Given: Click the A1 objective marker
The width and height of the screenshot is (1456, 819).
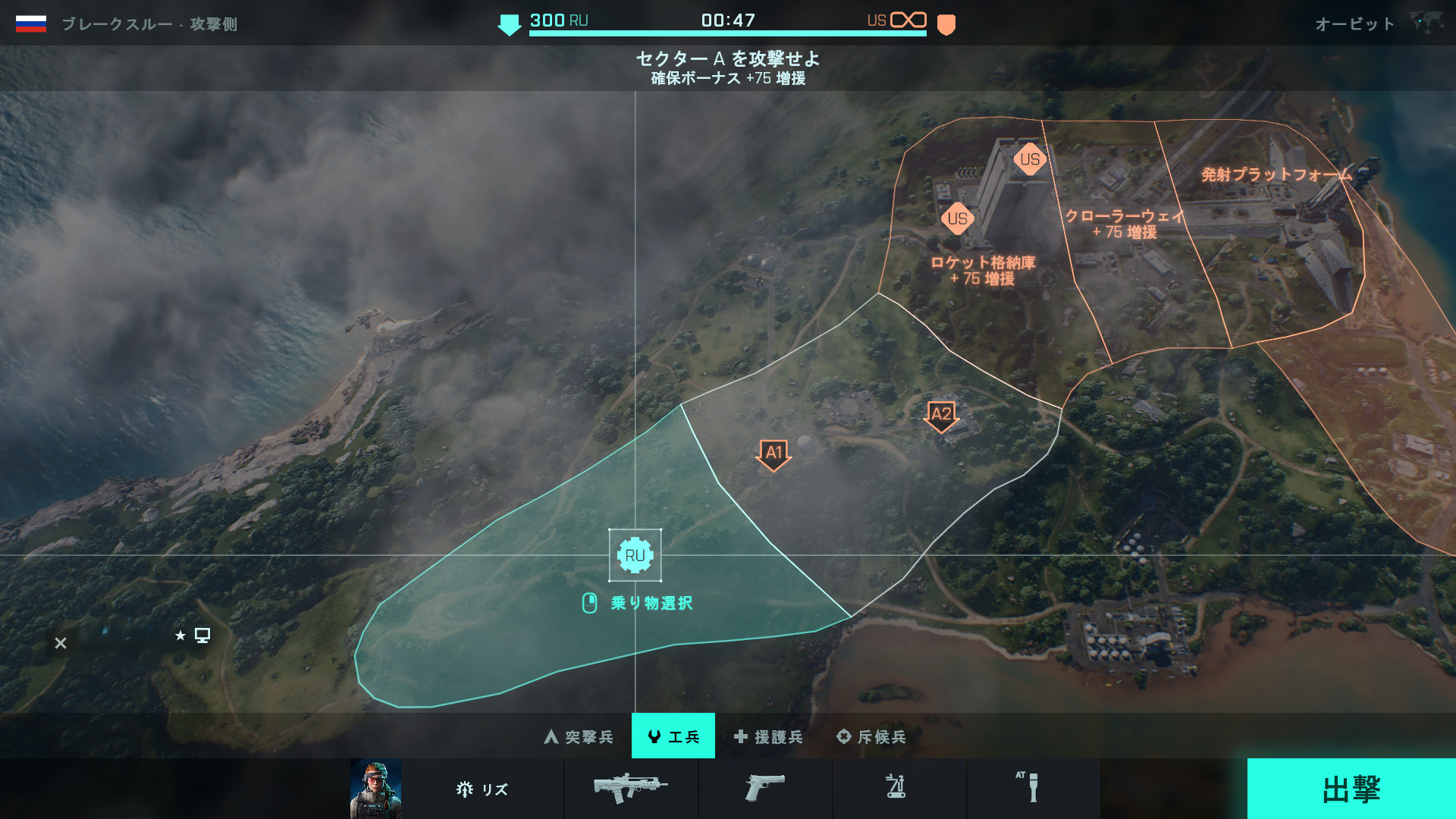Looking at the screenshot, I should [x=773, y=454].
